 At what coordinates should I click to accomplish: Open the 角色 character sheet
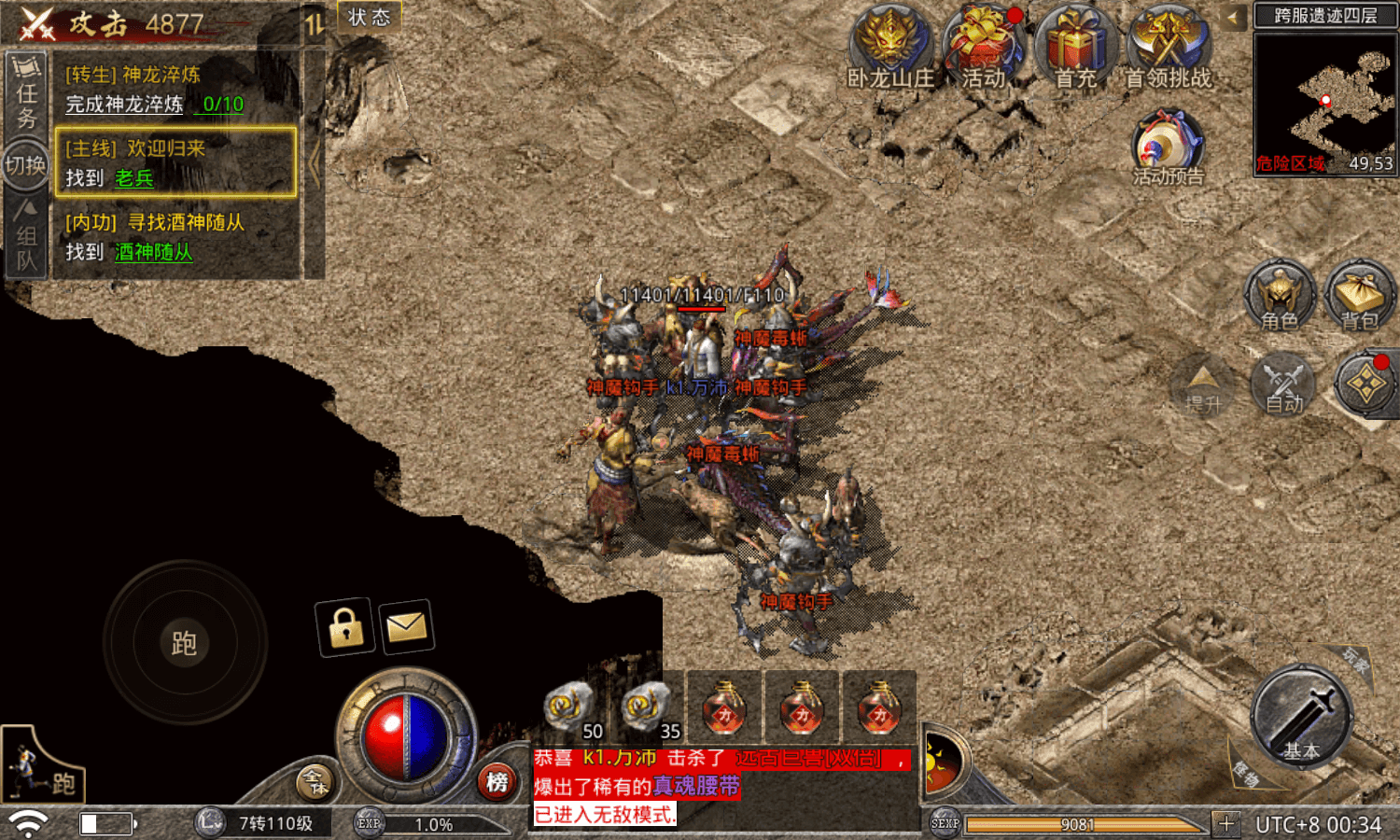(1280, 294)
